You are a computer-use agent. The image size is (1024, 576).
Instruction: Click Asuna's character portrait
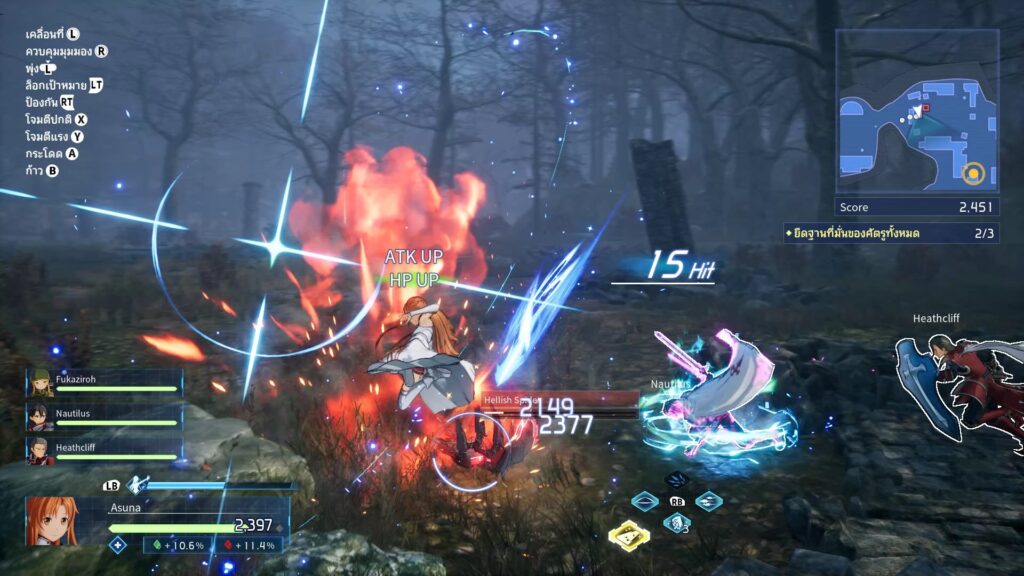pos(52,521)
